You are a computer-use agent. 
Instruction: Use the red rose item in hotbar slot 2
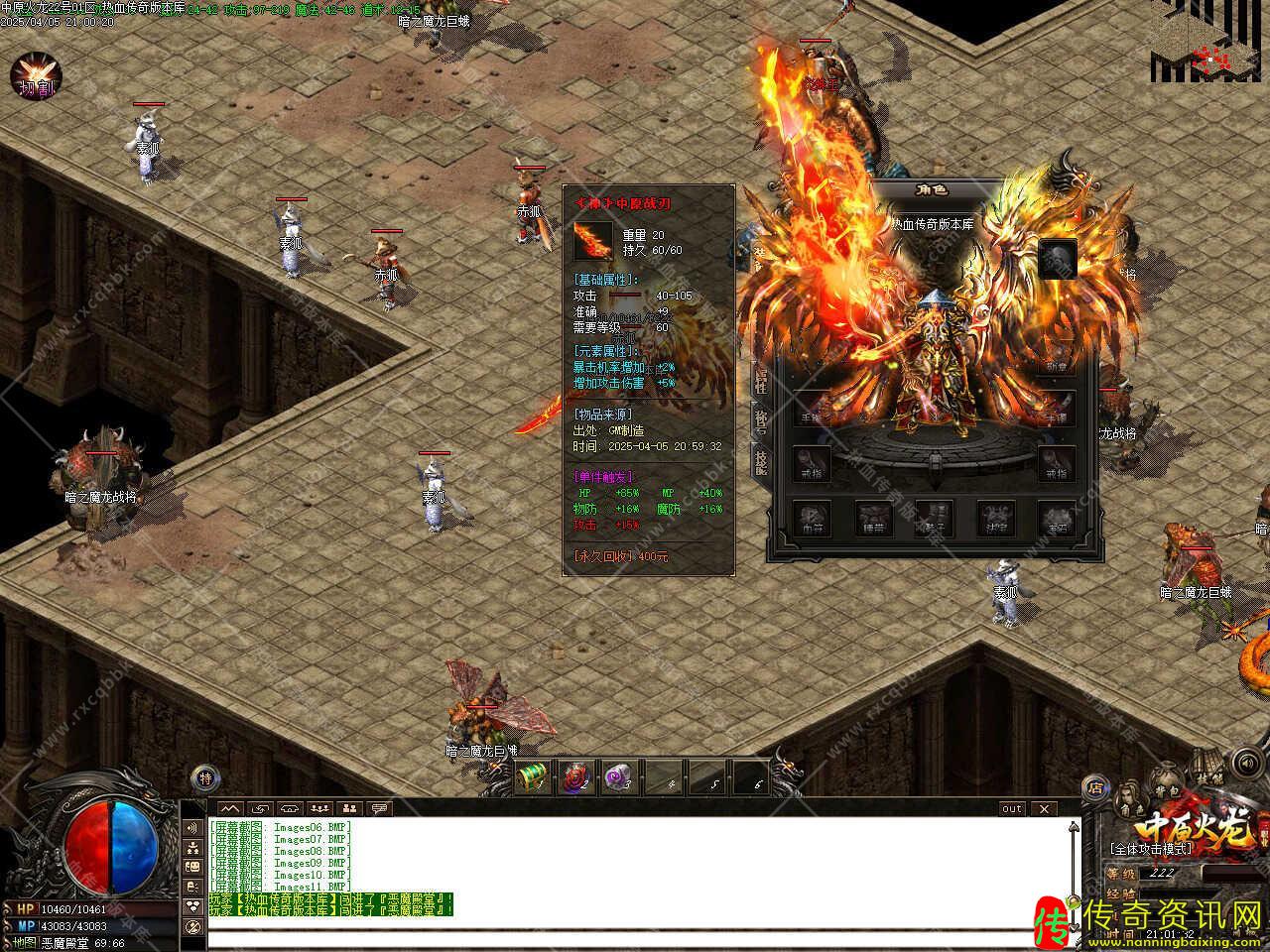575,778
